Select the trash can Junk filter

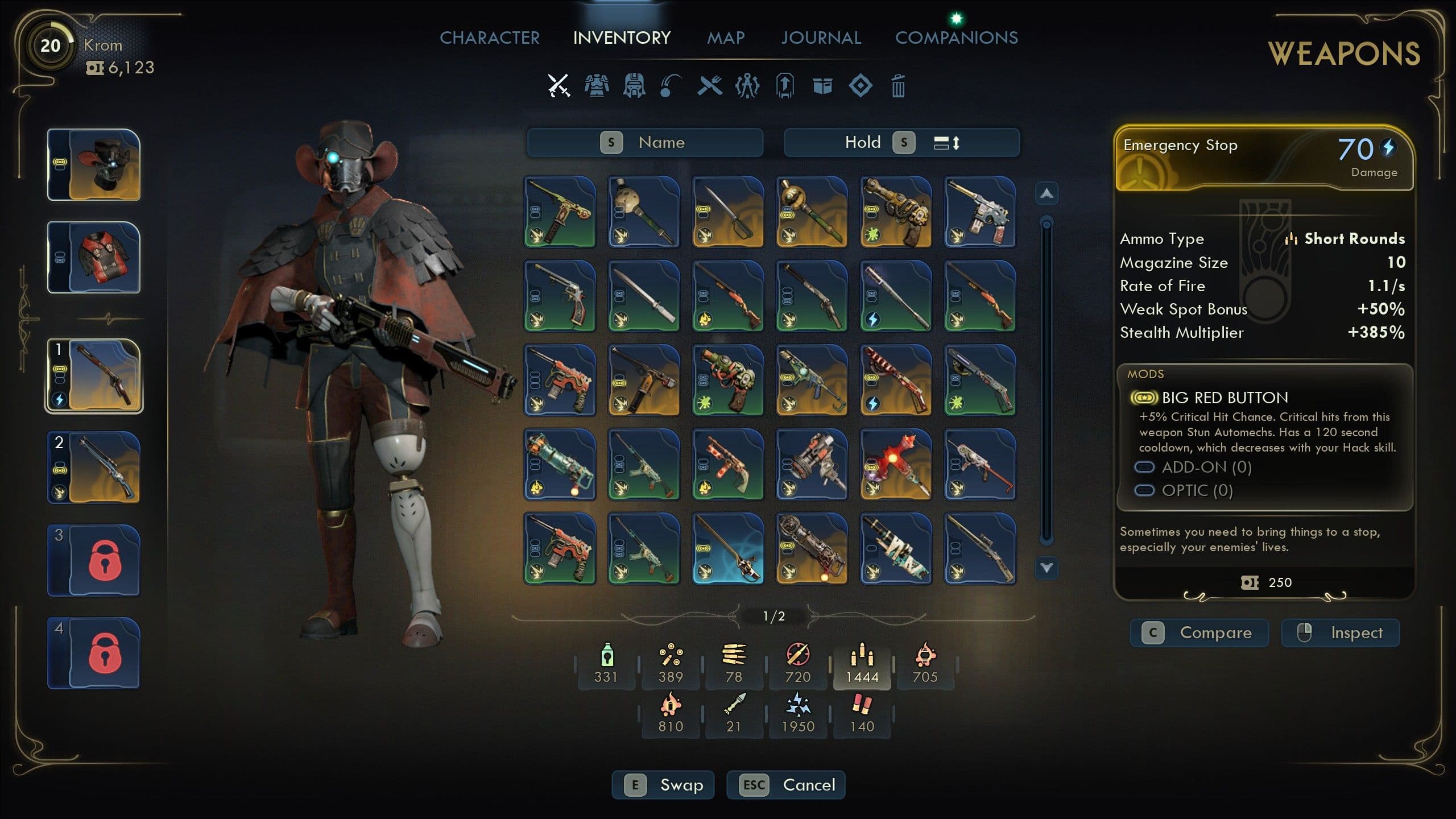point(899,86)
